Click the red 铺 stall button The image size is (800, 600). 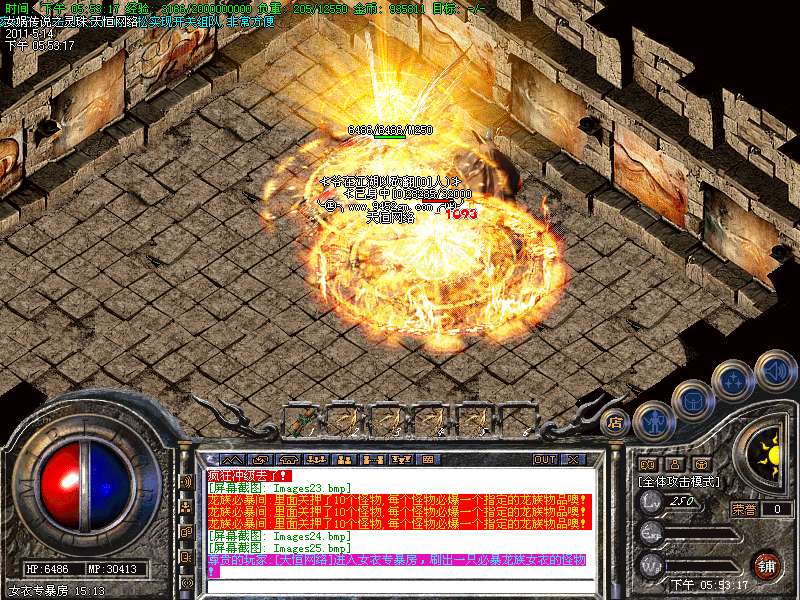[766, 564]
